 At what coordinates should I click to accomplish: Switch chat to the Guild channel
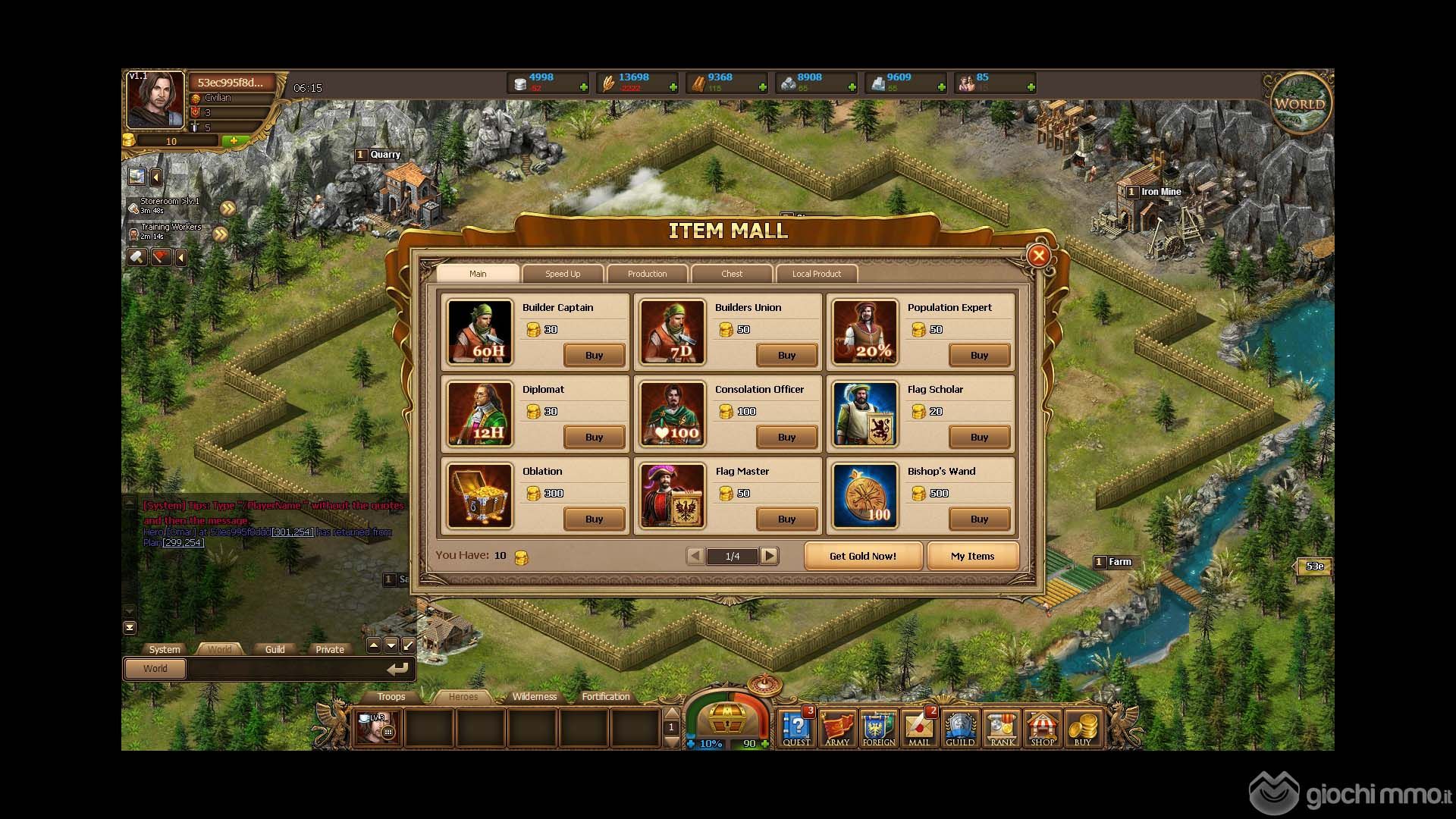coord(275,649)
